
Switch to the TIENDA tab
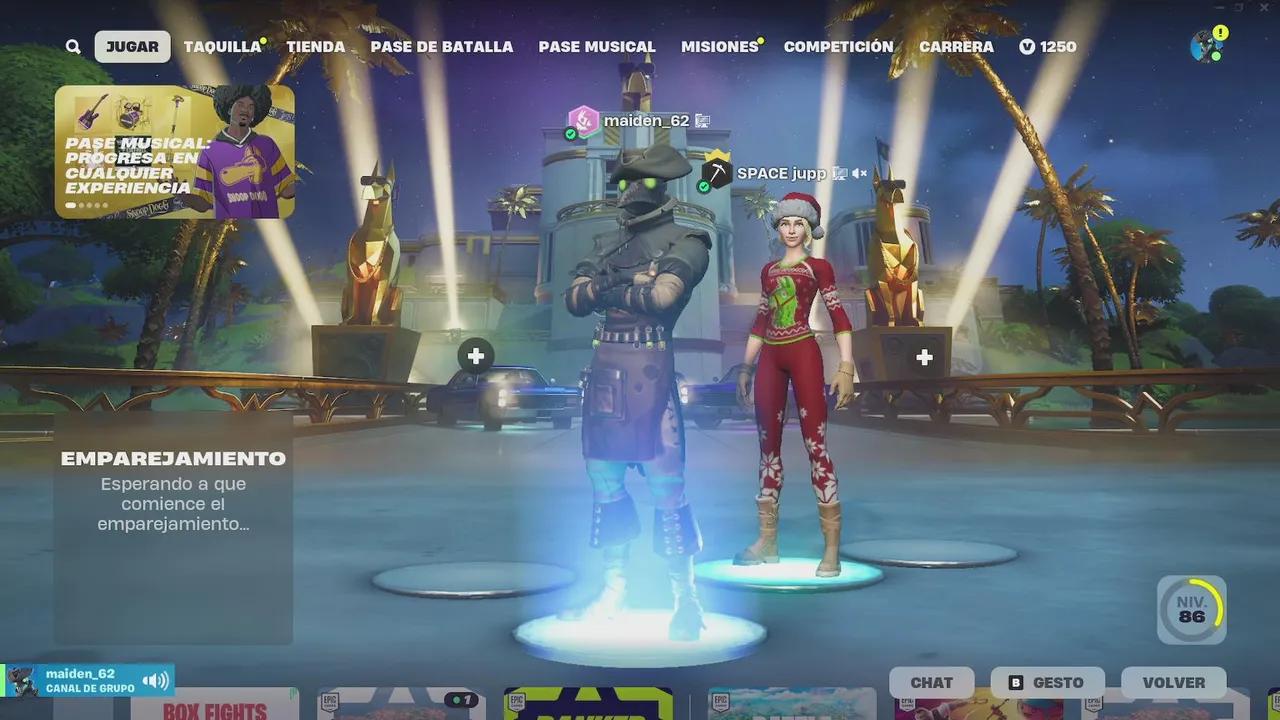click(x=316, y=46)
